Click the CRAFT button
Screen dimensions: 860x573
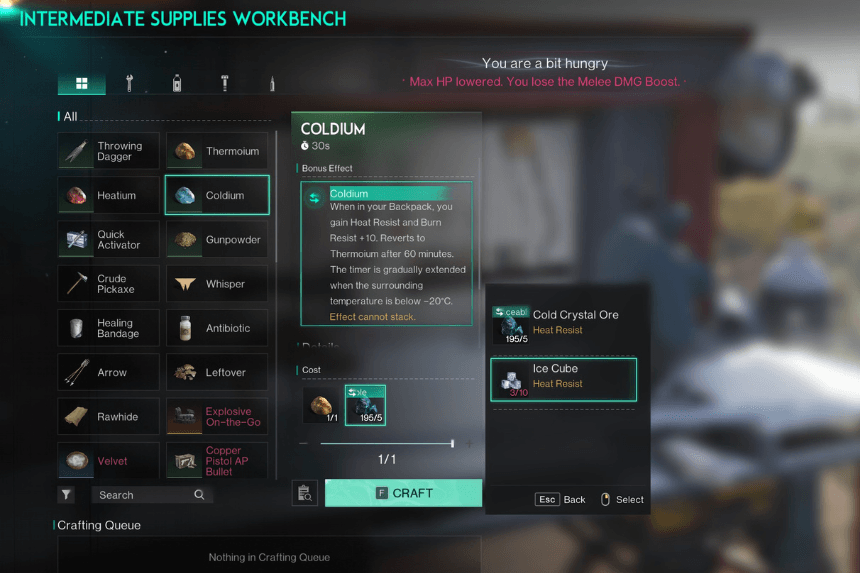(403, 493)
